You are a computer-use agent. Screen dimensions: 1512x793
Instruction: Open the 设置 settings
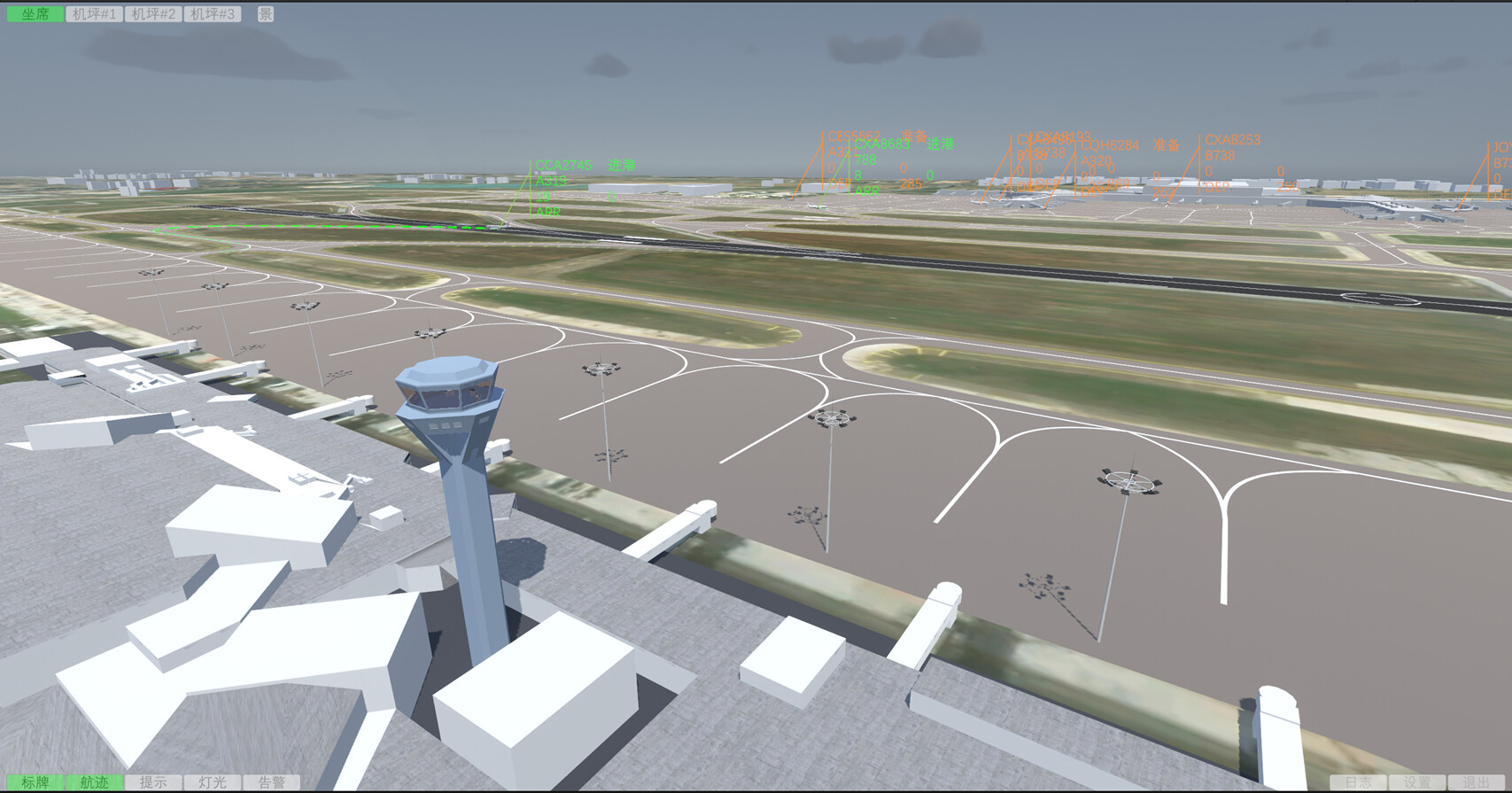pos(1418,783)
